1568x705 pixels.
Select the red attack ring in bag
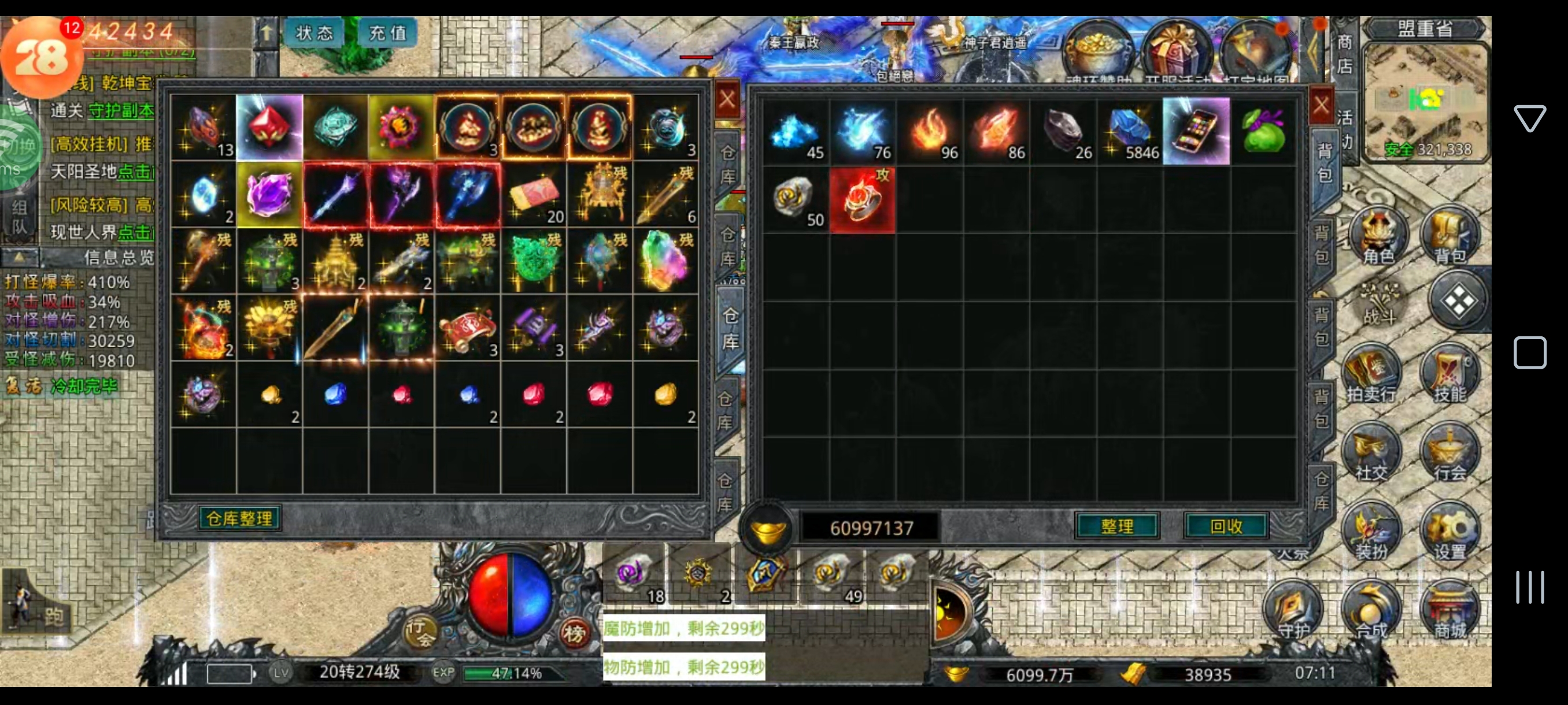pyautogui.click(x=862, y=200)
